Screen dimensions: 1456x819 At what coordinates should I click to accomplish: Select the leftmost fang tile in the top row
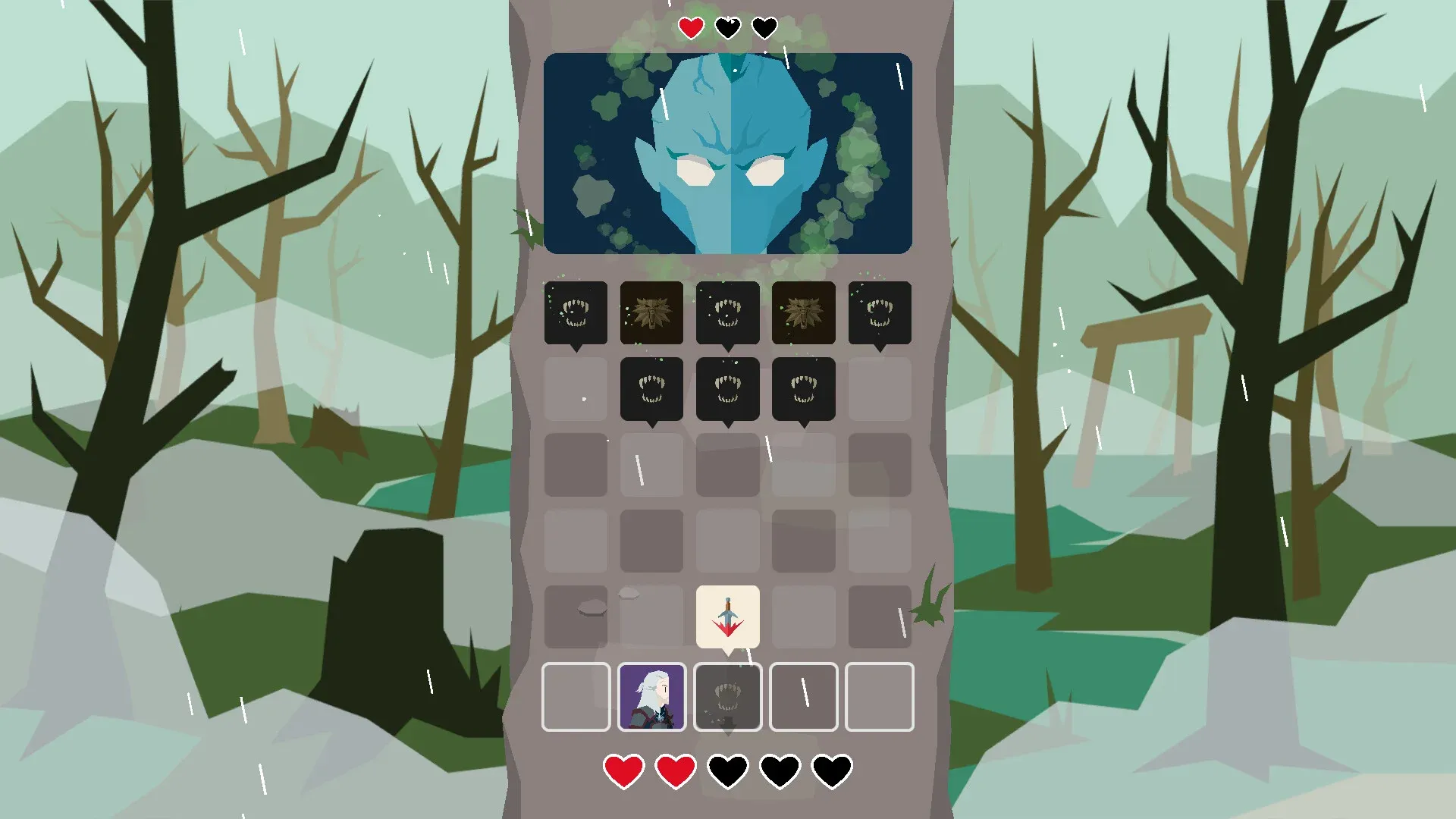575,312
